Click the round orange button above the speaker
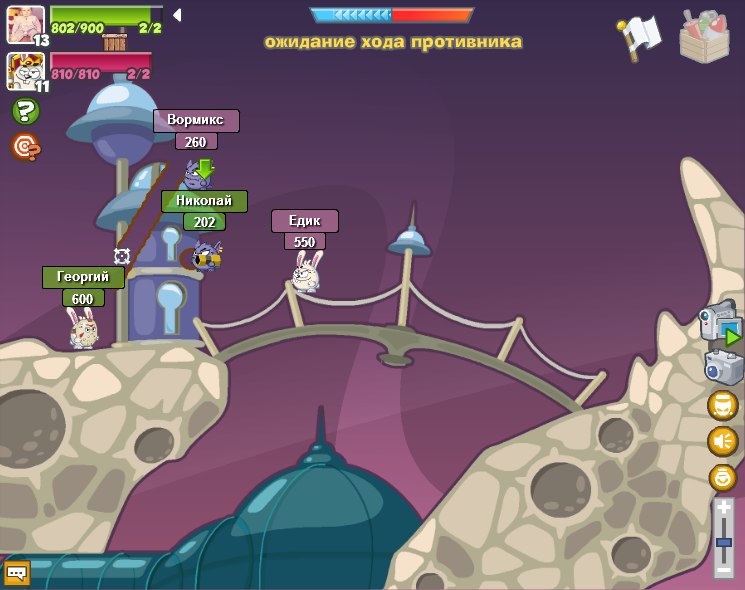The width and height of the screenshot is (745, 590). click(722, 405)
